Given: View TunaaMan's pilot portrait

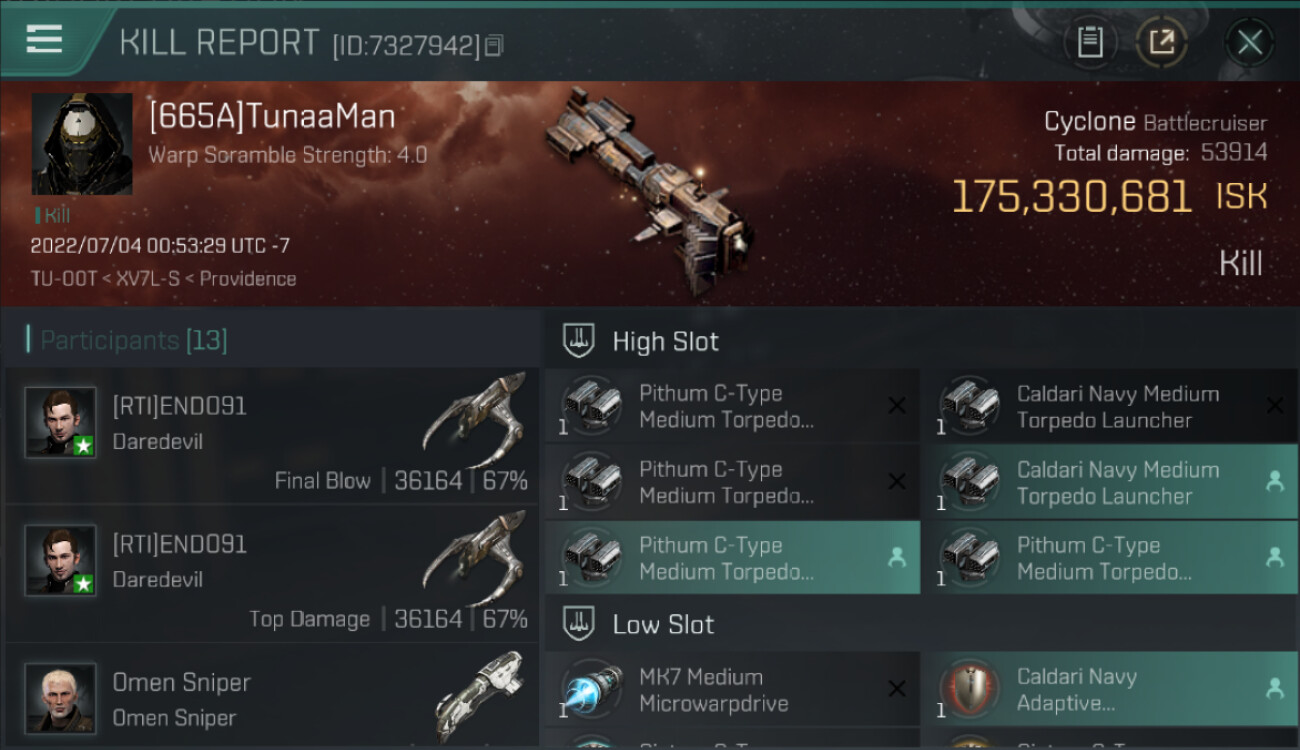Looking at the screenshot, I should [x=82, y=144].
